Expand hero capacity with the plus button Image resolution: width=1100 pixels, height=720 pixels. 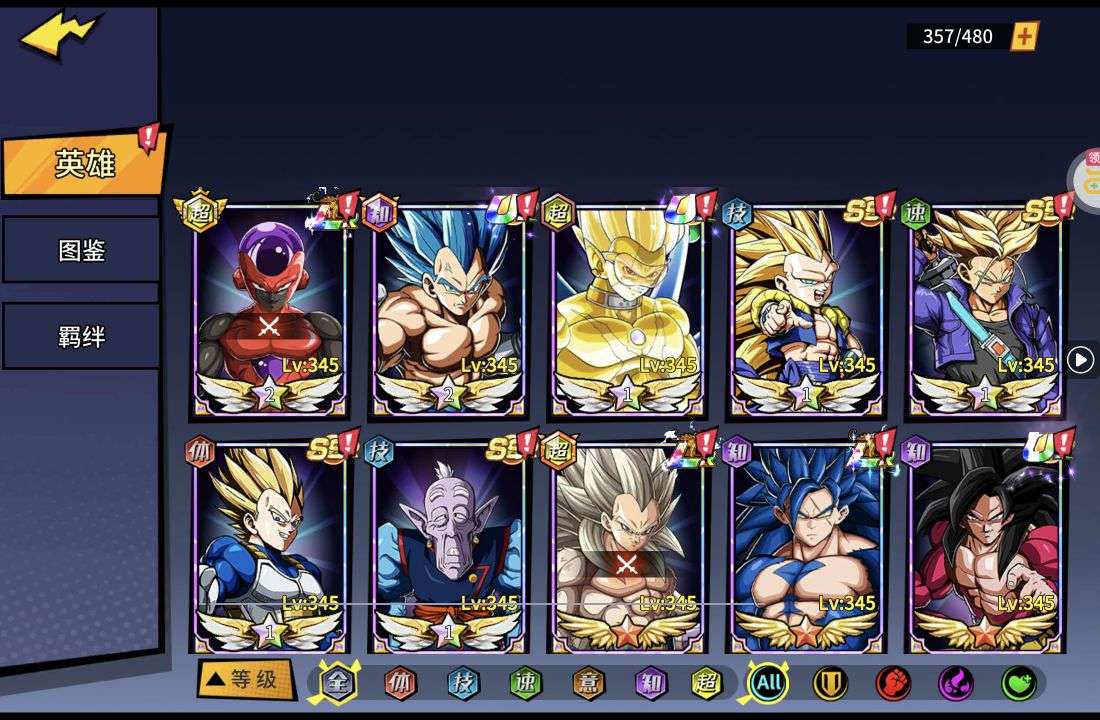pyautogui.click(x=1025, y=37)
